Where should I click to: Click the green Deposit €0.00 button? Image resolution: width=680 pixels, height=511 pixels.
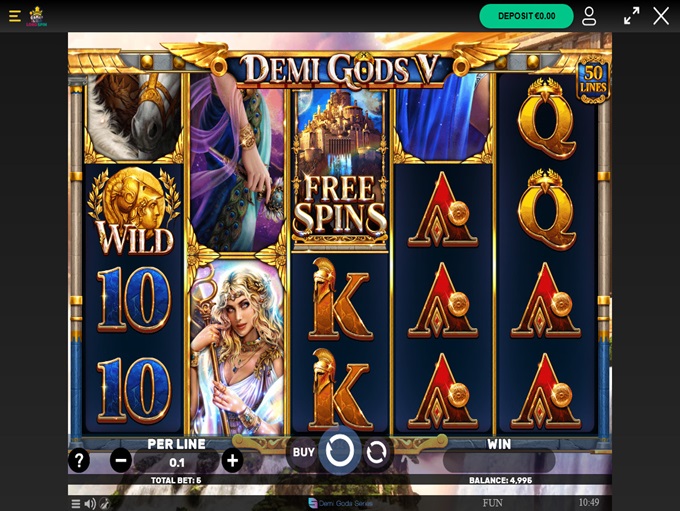point(526,16)
